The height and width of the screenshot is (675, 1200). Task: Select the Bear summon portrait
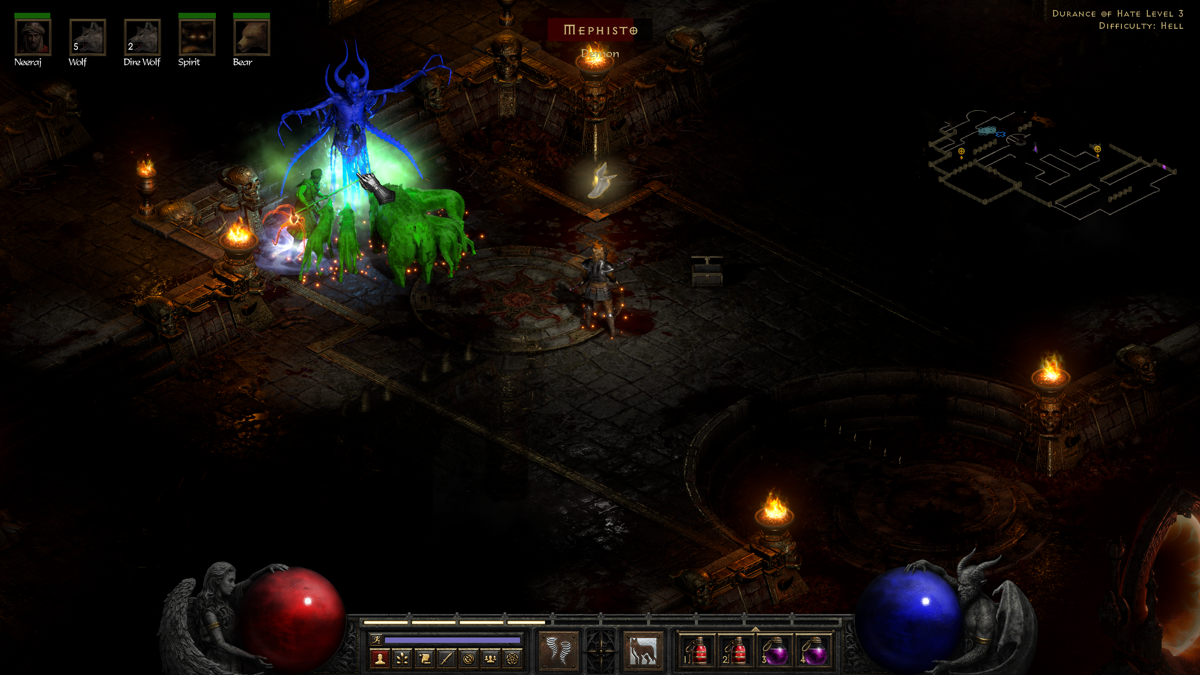click(251, 37)
